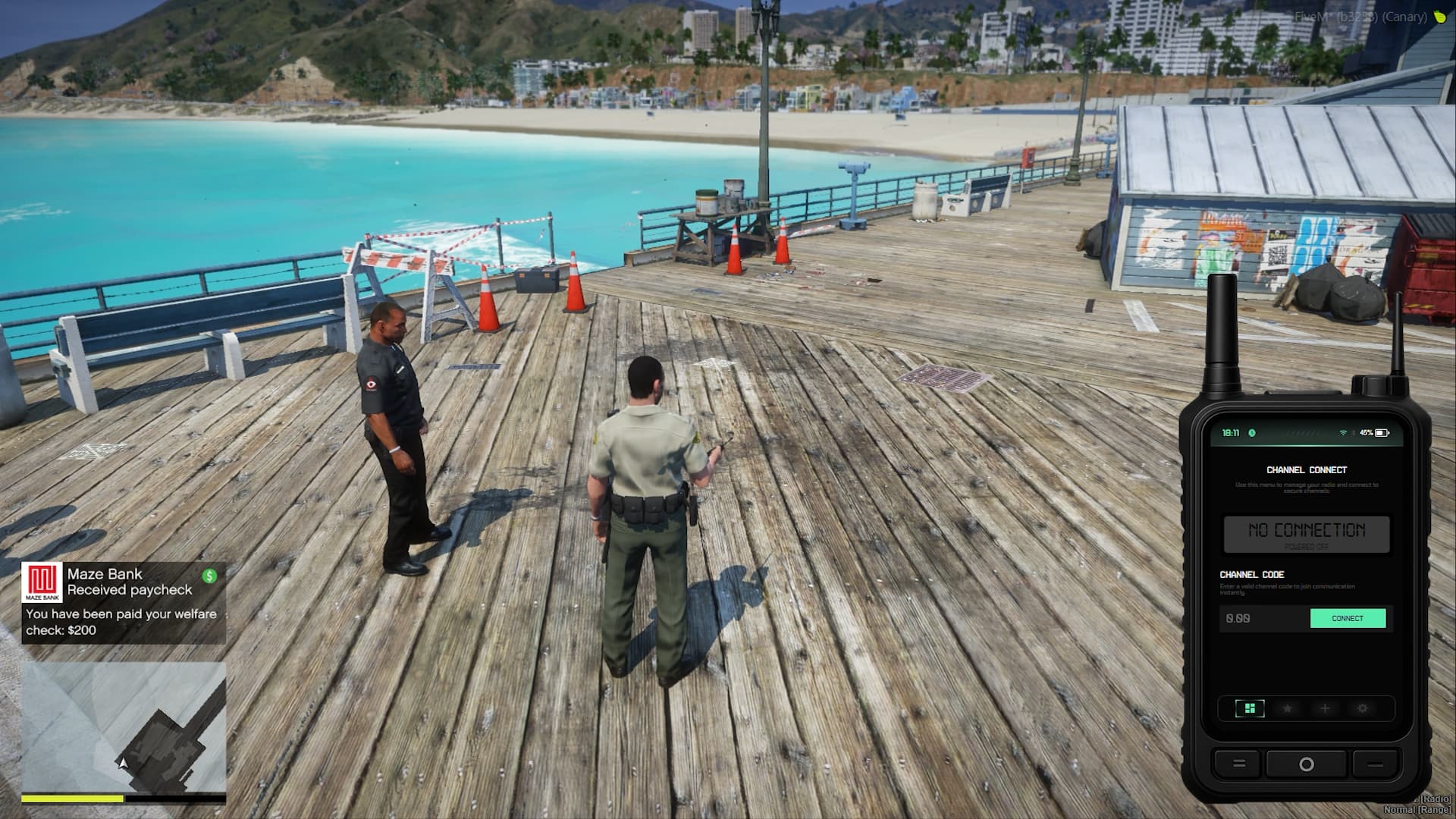Click the radio's right single-line hardware button
Screen dimensions: 1456x819
pyautogui.click(x=1374, y=764)
